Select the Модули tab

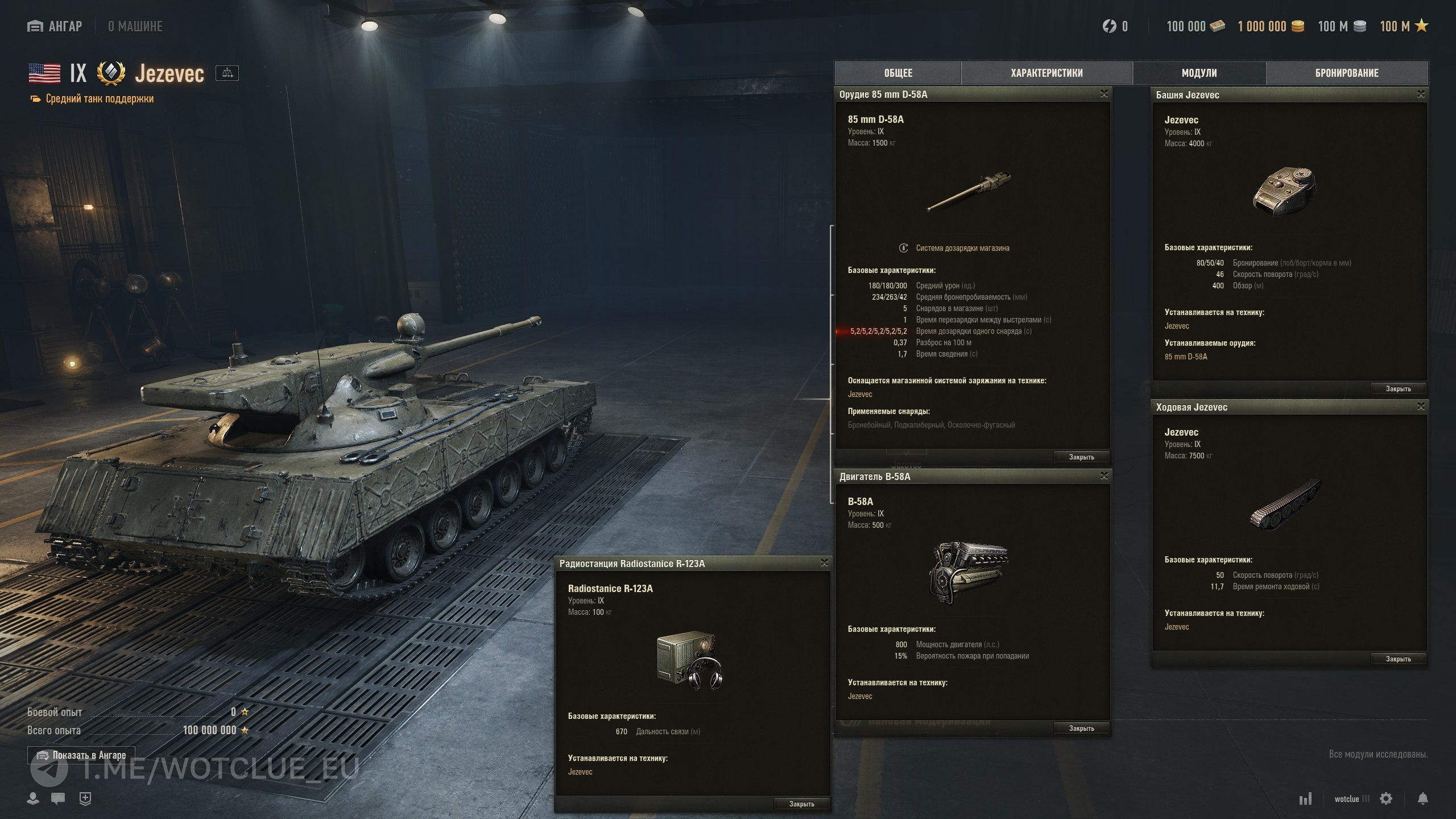pos(1199,73)
